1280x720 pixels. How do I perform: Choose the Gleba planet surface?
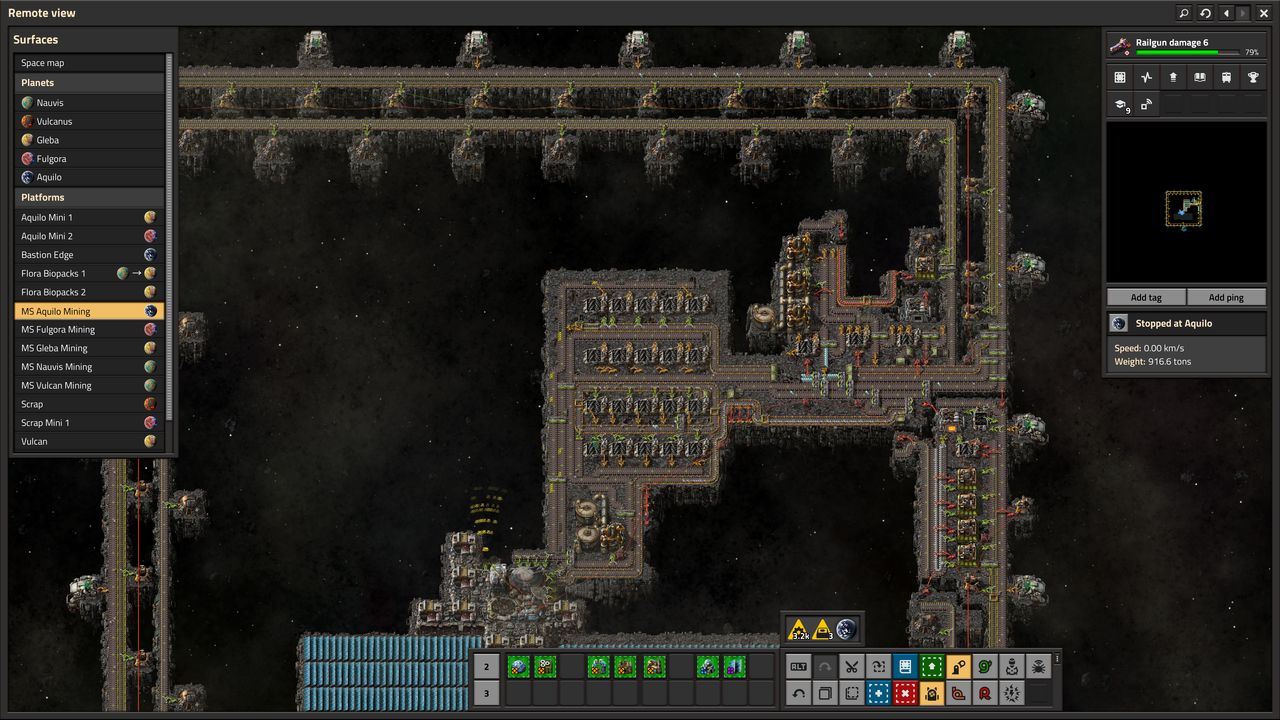tap(90, 140)
